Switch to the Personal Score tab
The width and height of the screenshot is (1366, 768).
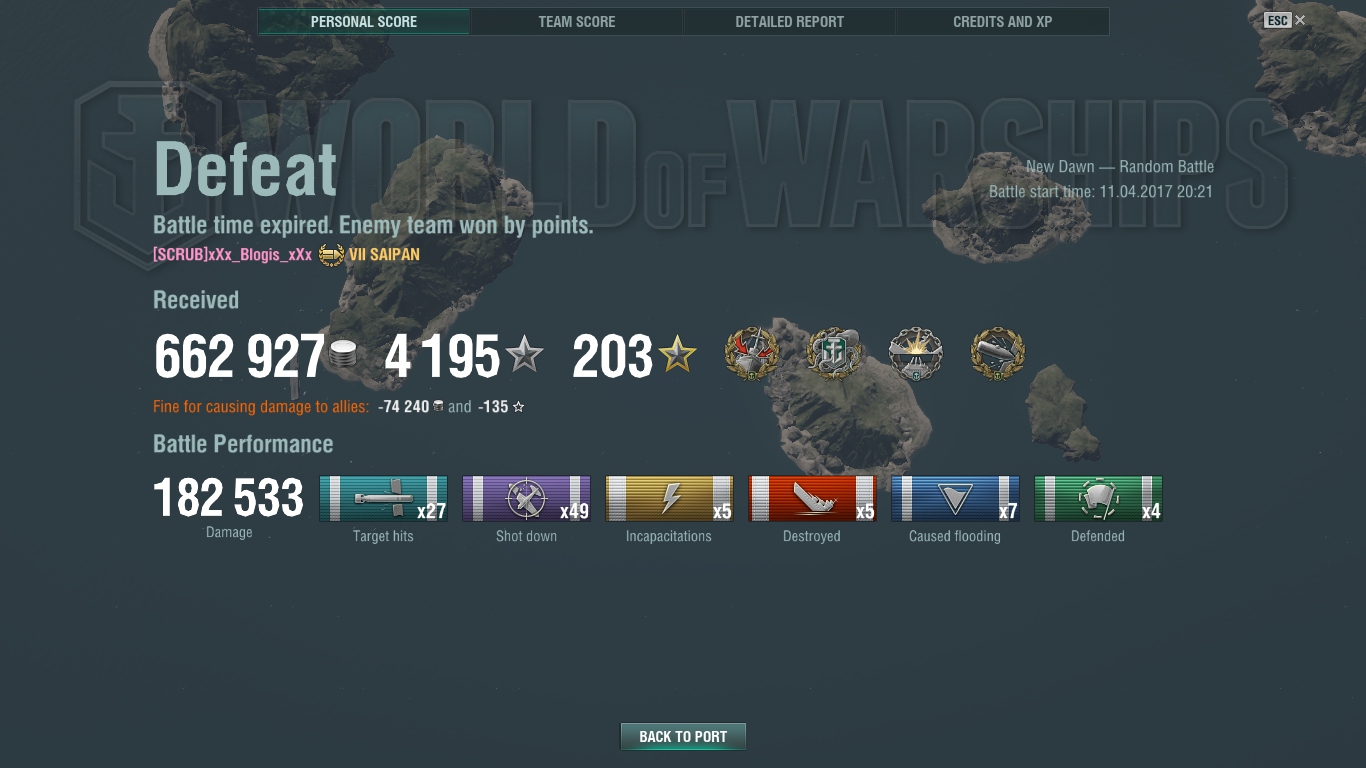coord(364,21)
